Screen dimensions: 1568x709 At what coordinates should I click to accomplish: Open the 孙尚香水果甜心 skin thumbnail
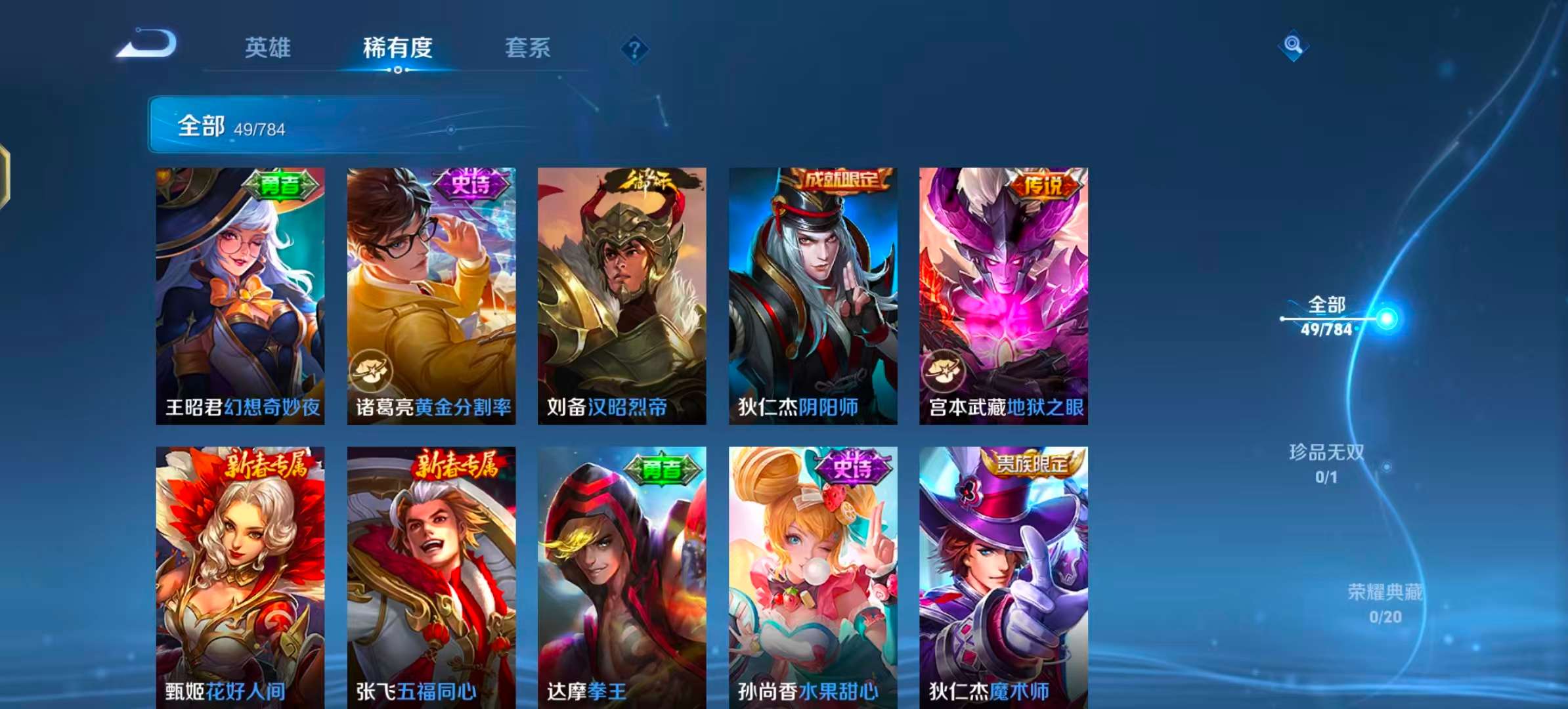coord(812,571)
